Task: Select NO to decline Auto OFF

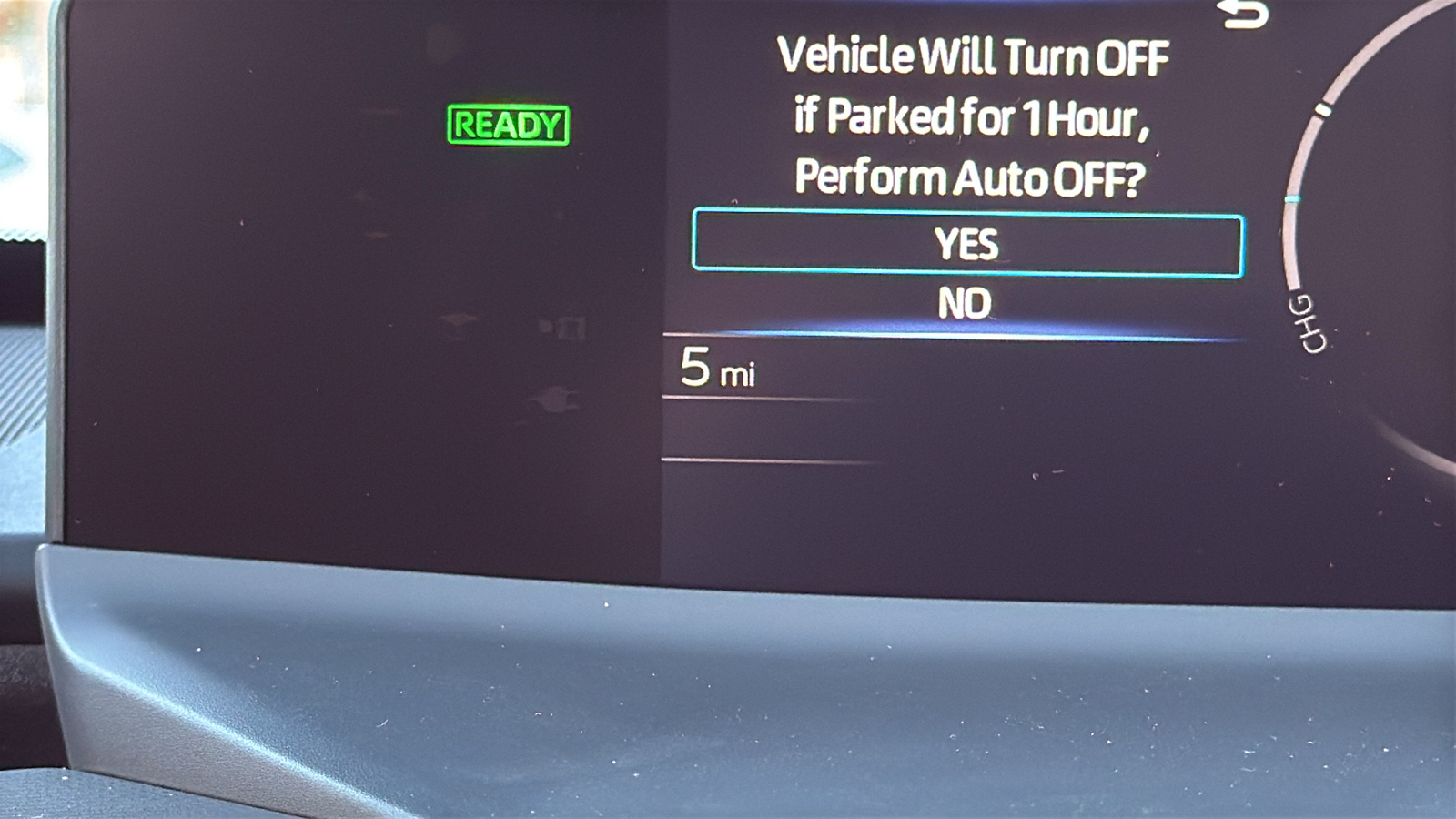Action: pos(965,303)
